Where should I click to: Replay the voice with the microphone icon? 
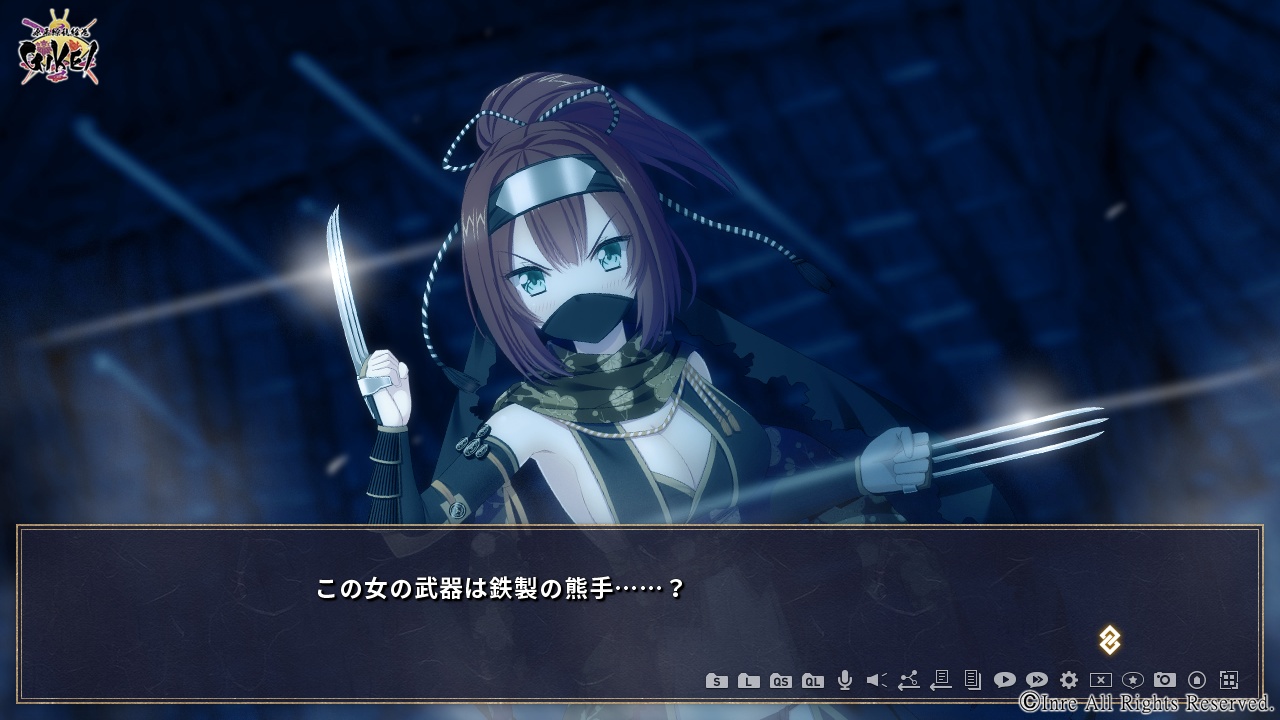(845, 680)
